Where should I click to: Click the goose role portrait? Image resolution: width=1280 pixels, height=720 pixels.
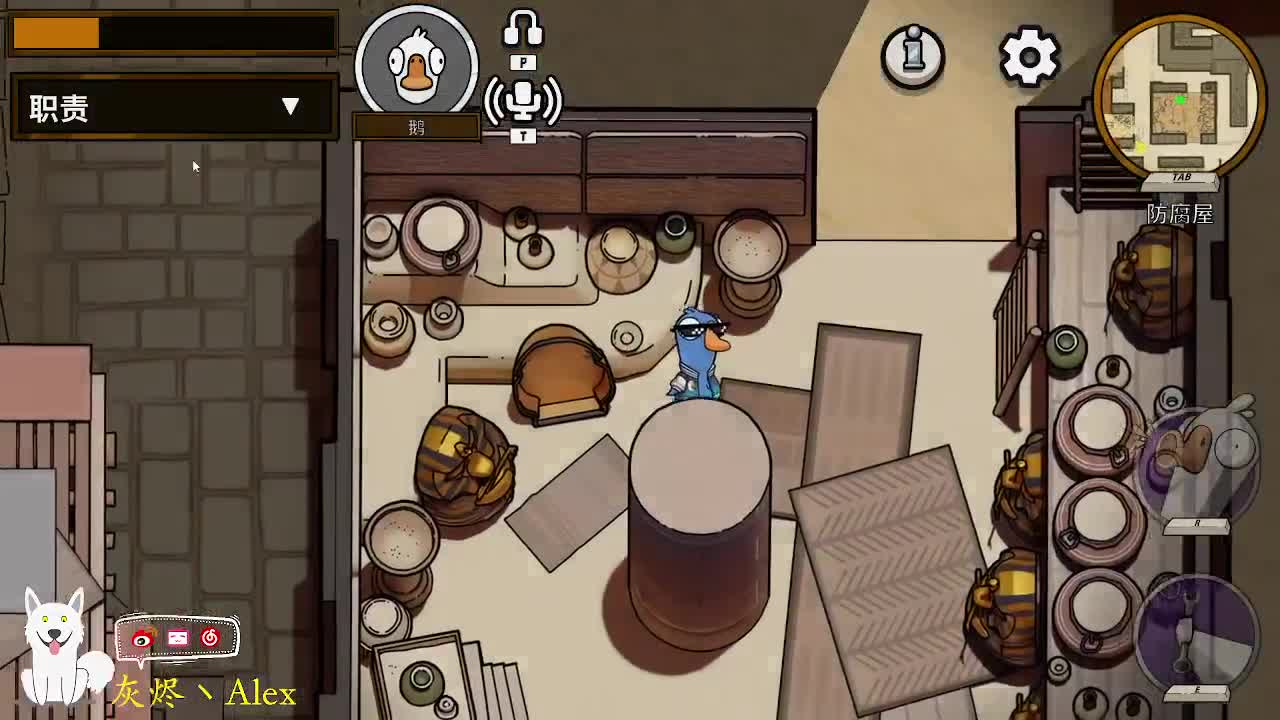416,66
